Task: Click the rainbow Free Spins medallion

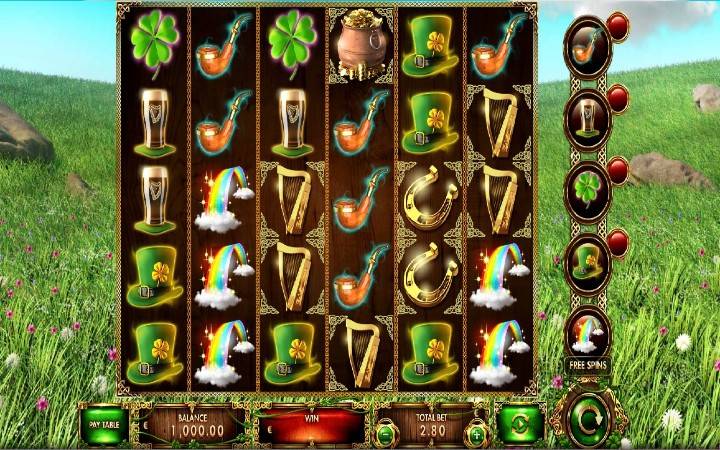Action: pos(587,333)
